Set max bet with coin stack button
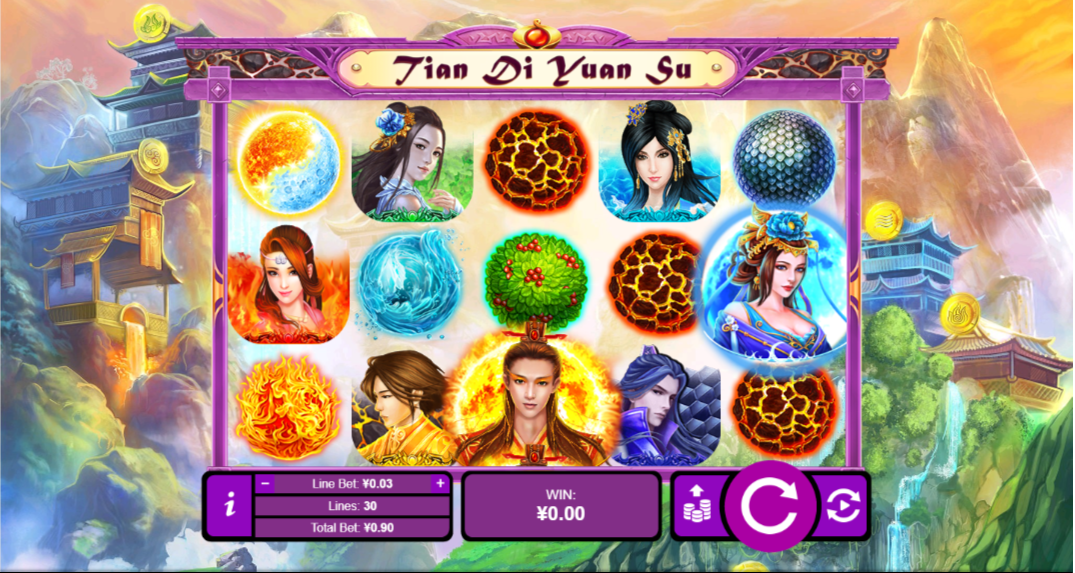This screenshot has height=573, width=1075. click(x=697, y=506)
